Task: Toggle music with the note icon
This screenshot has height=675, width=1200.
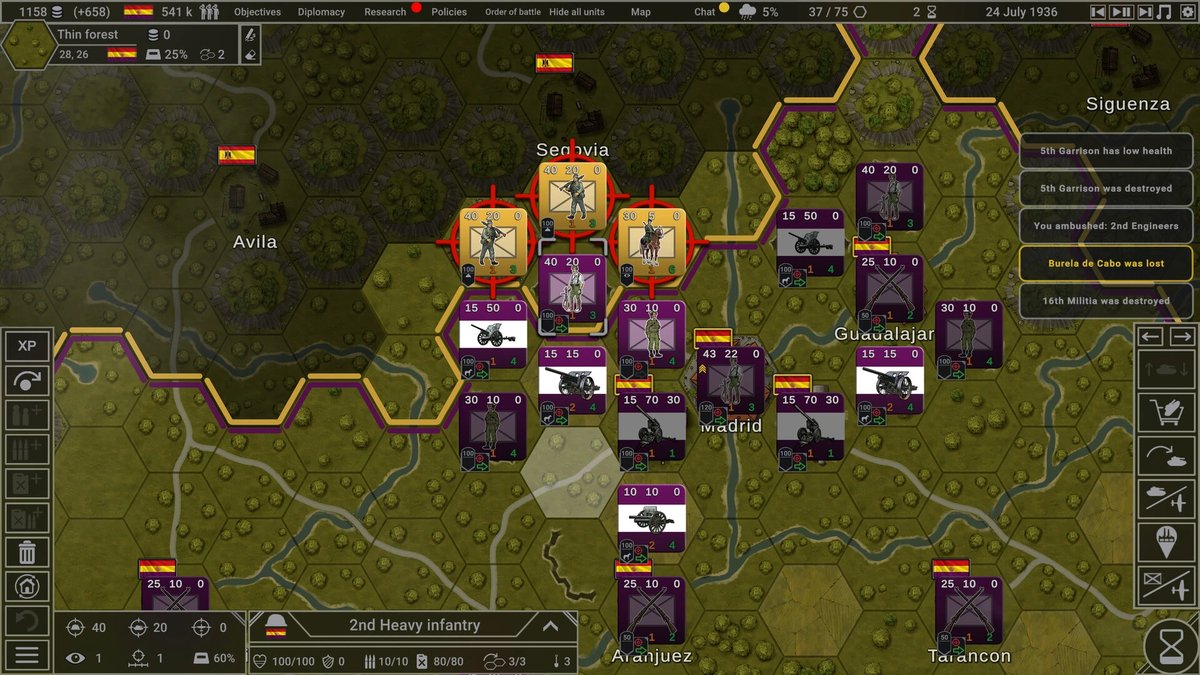Action: pyautogui.click(x=1163, y=12)
